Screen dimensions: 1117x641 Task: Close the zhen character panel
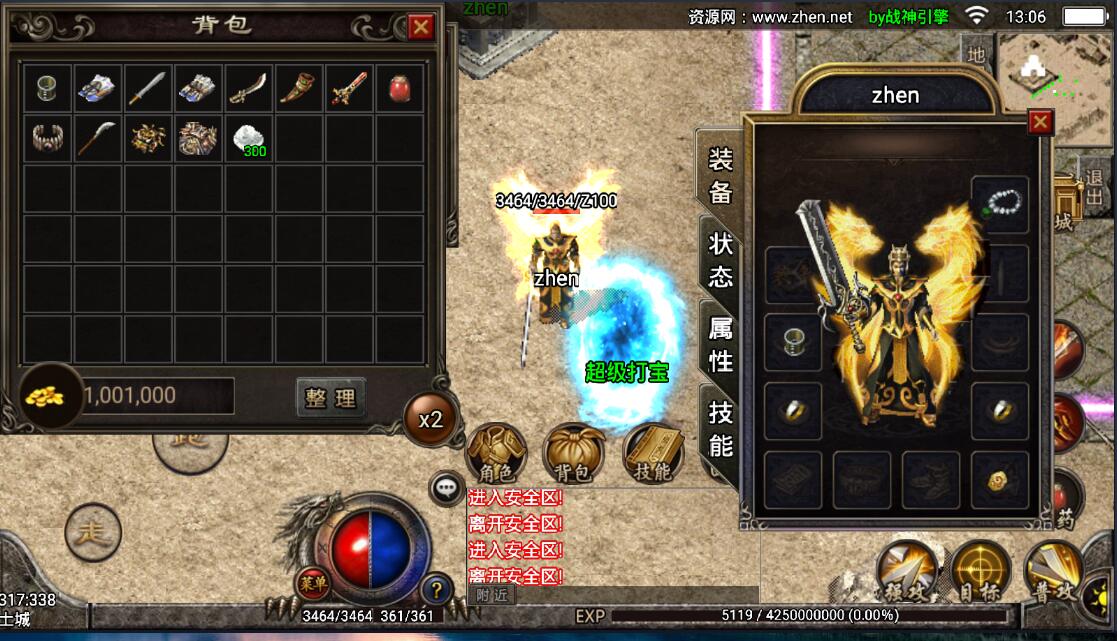1040,122
